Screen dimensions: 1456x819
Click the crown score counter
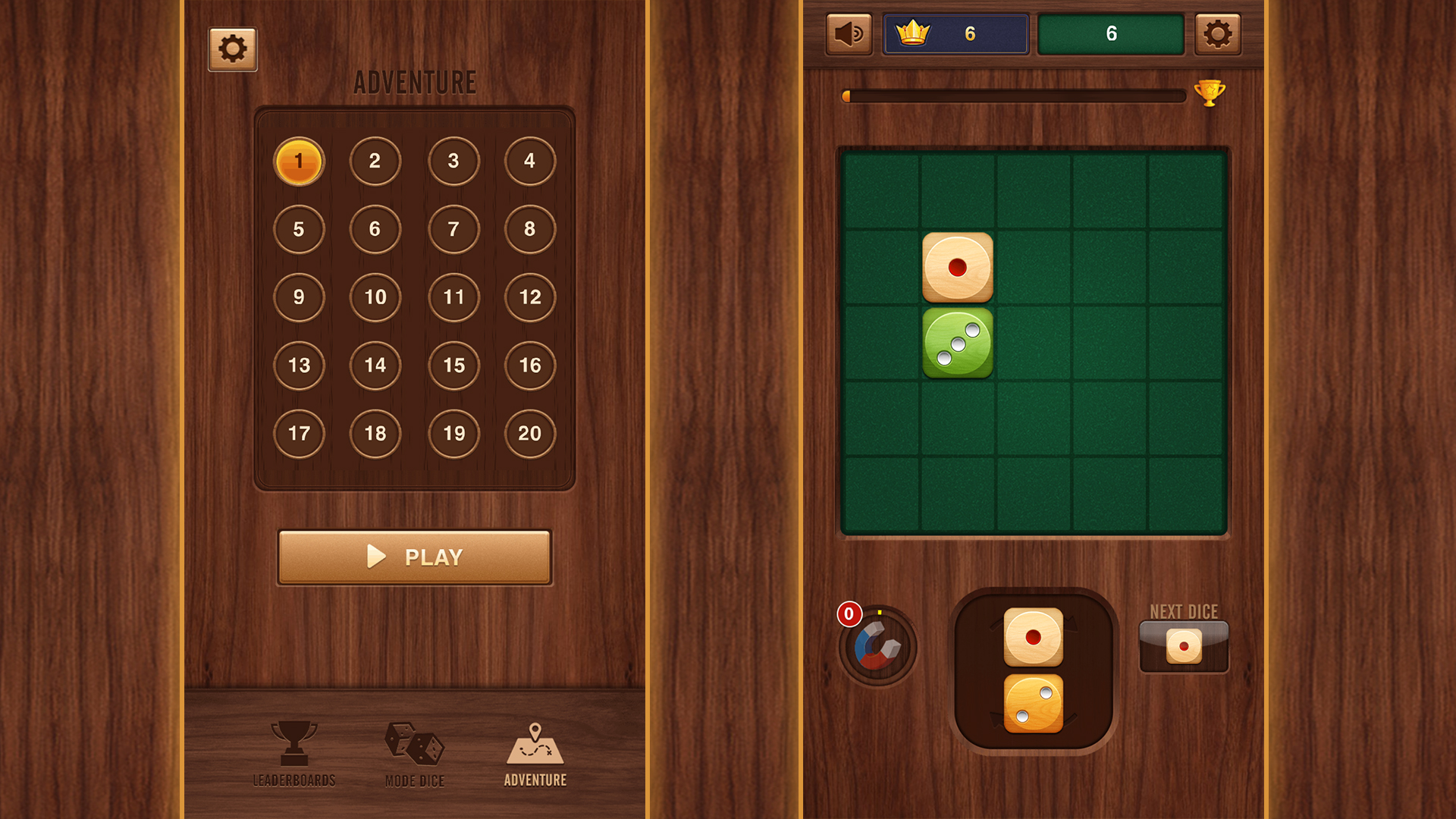955,33
